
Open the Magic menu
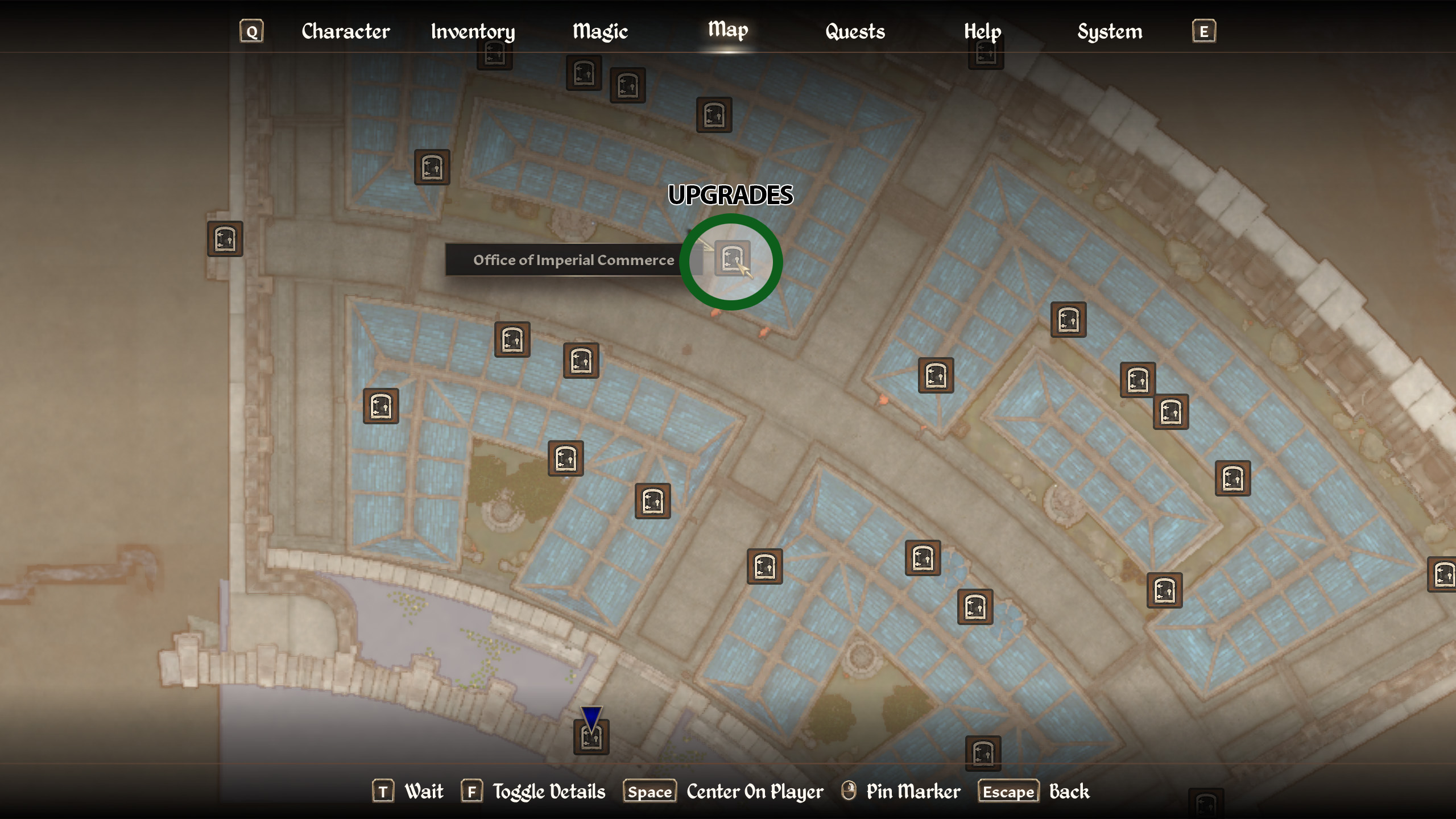[601, 31]
